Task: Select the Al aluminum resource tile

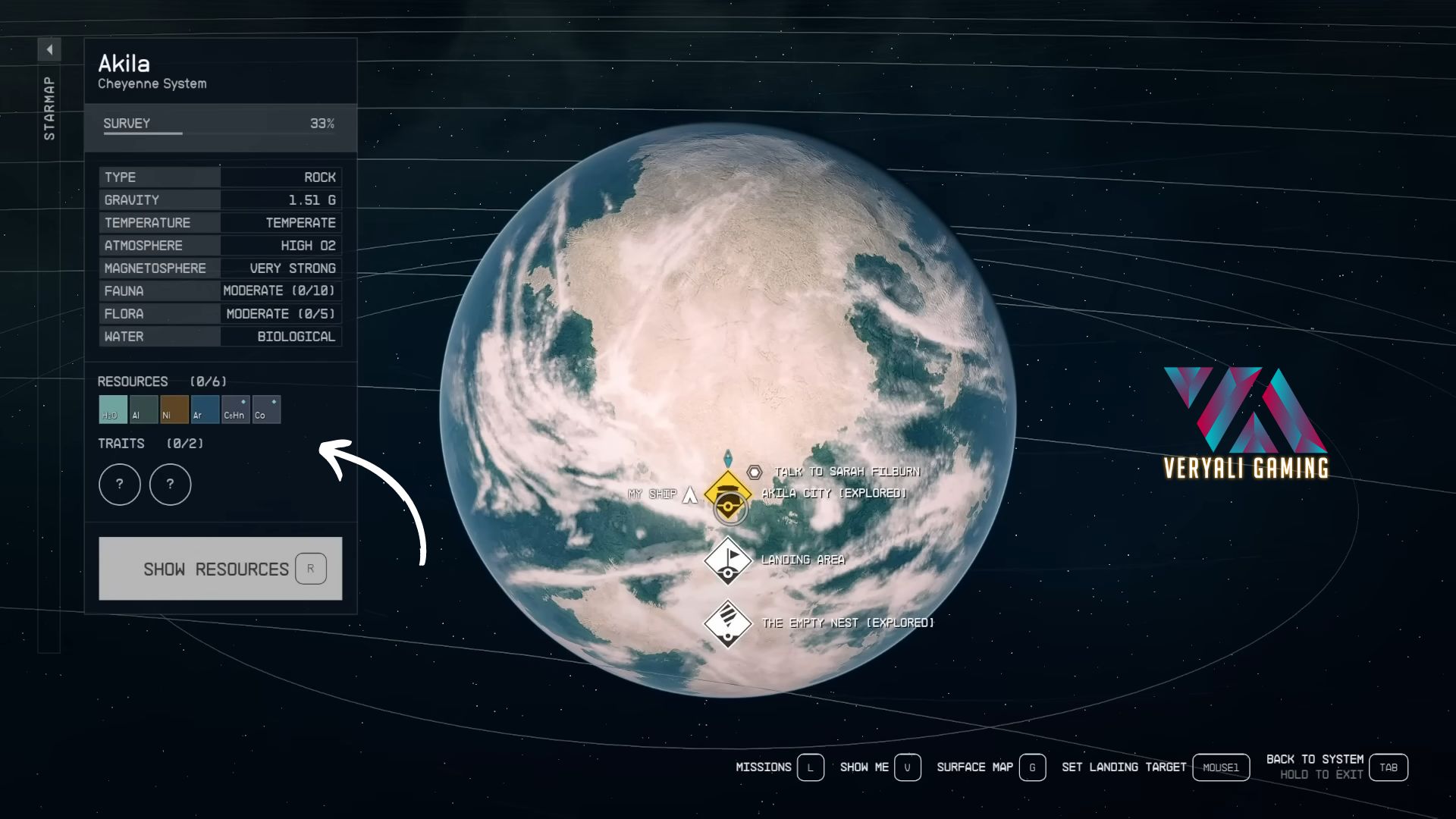Action: coord(143,409)
